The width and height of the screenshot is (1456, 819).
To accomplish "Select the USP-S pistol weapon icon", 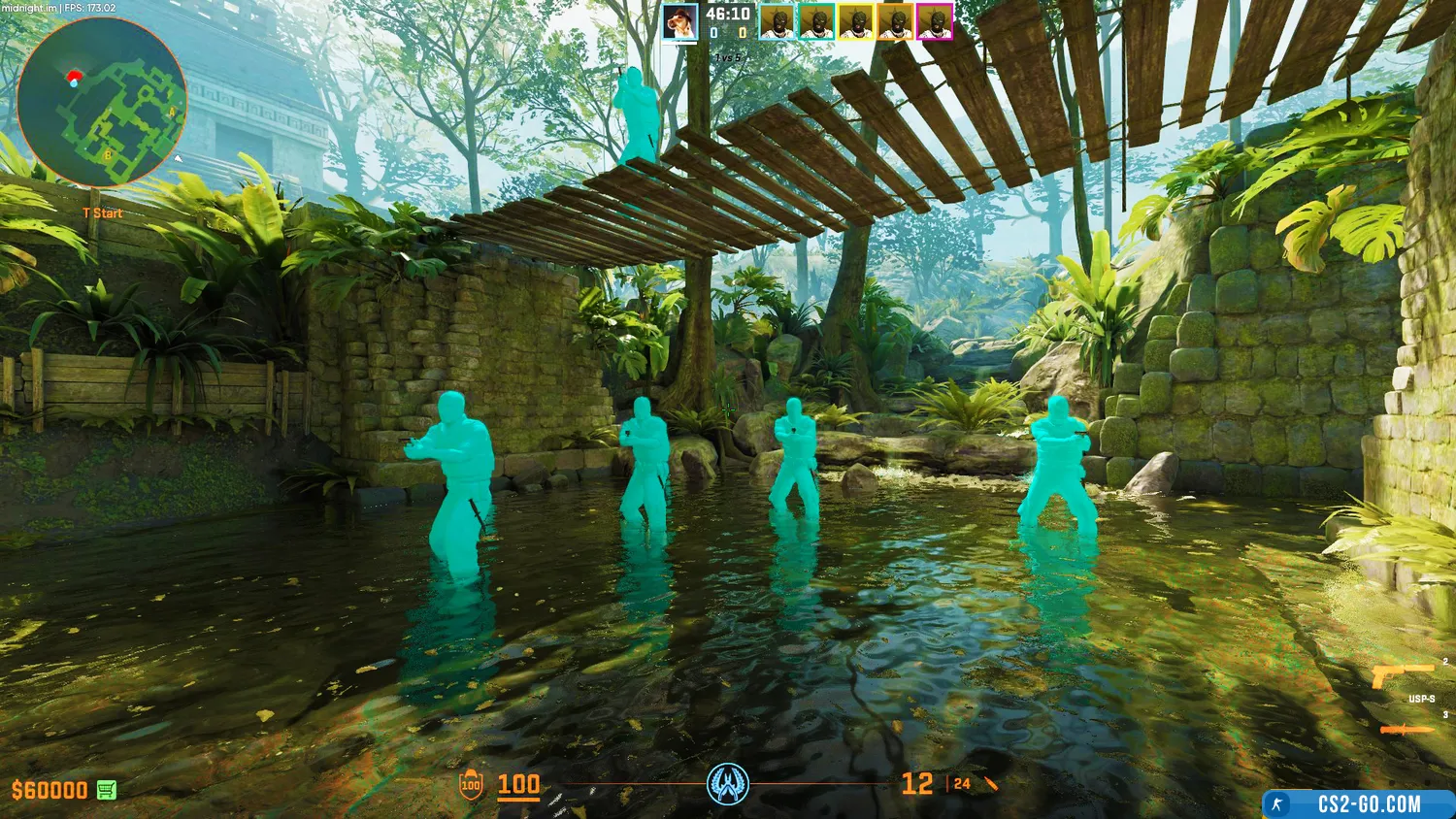I will 1403,675.
